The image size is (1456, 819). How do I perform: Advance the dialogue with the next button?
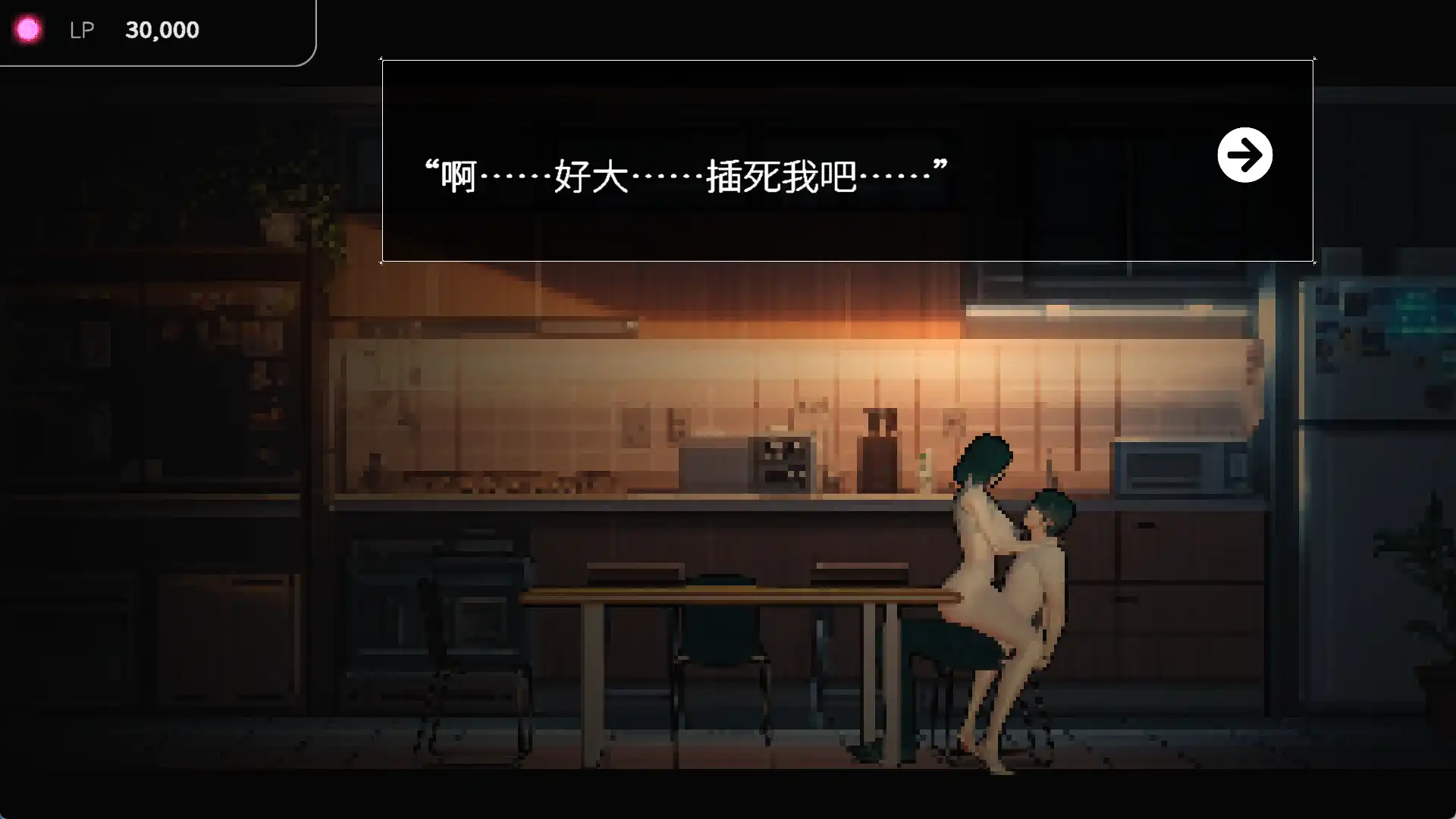click(x=1244, y=155)
